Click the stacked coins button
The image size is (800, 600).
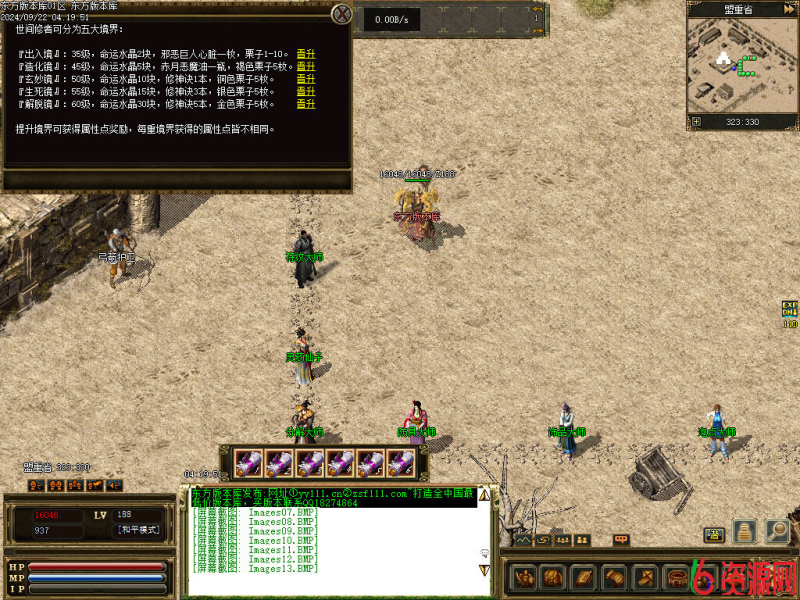pos(744,531)
